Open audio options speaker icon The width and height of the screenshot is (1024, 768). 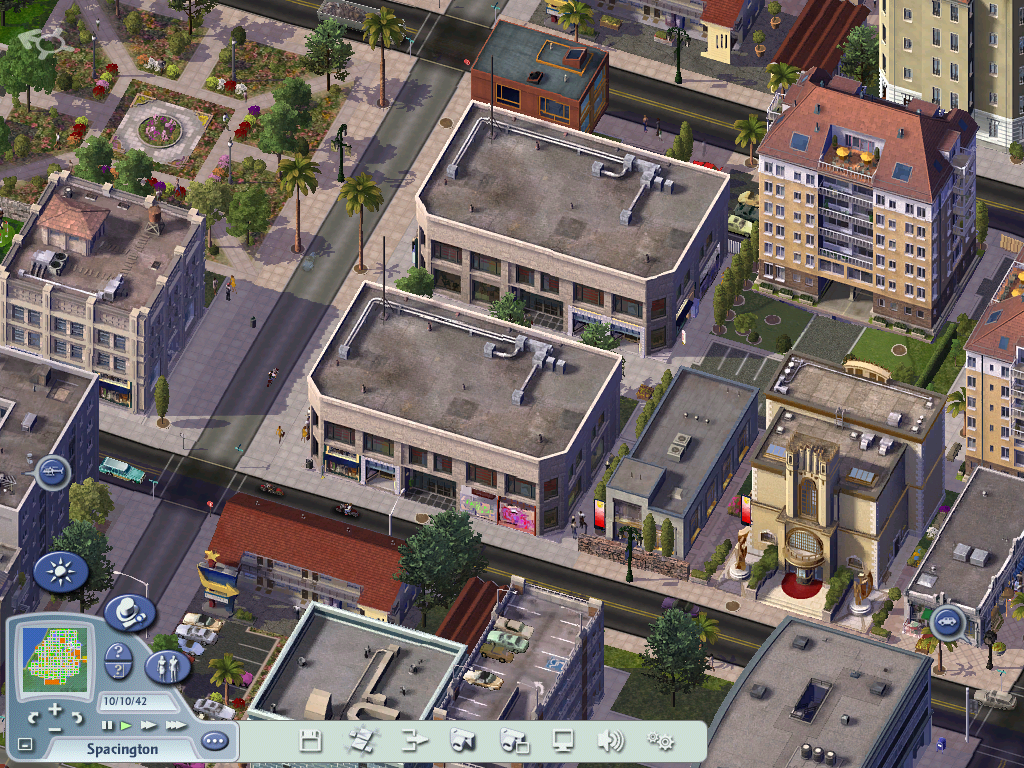[610, 741]
